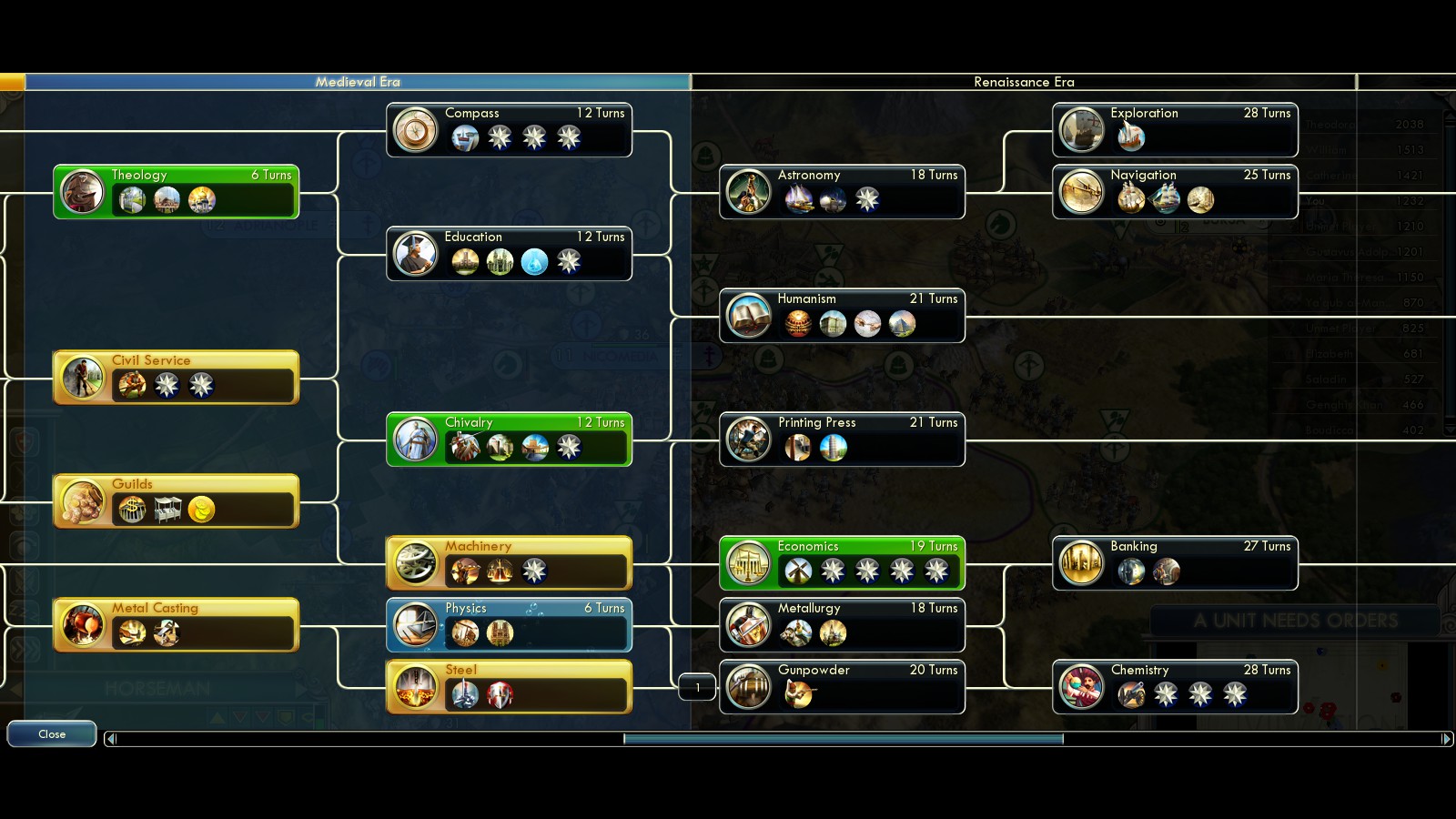Choose Astronomy in the Renaissance Era

(x=842, y=192)
